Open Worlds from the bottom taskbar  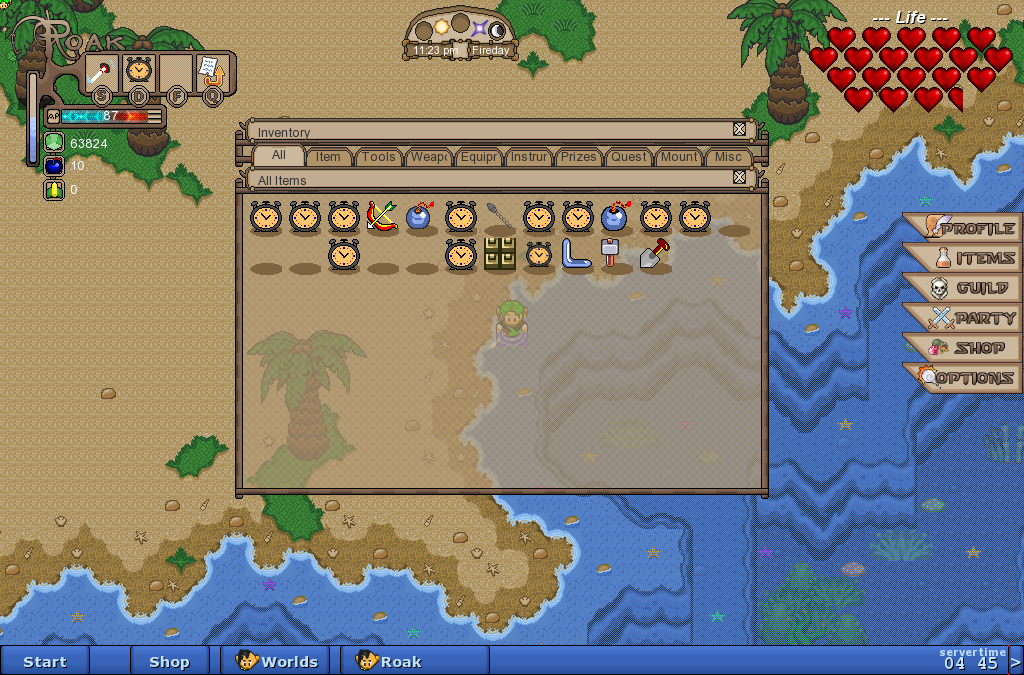click(x=277, y=661)
